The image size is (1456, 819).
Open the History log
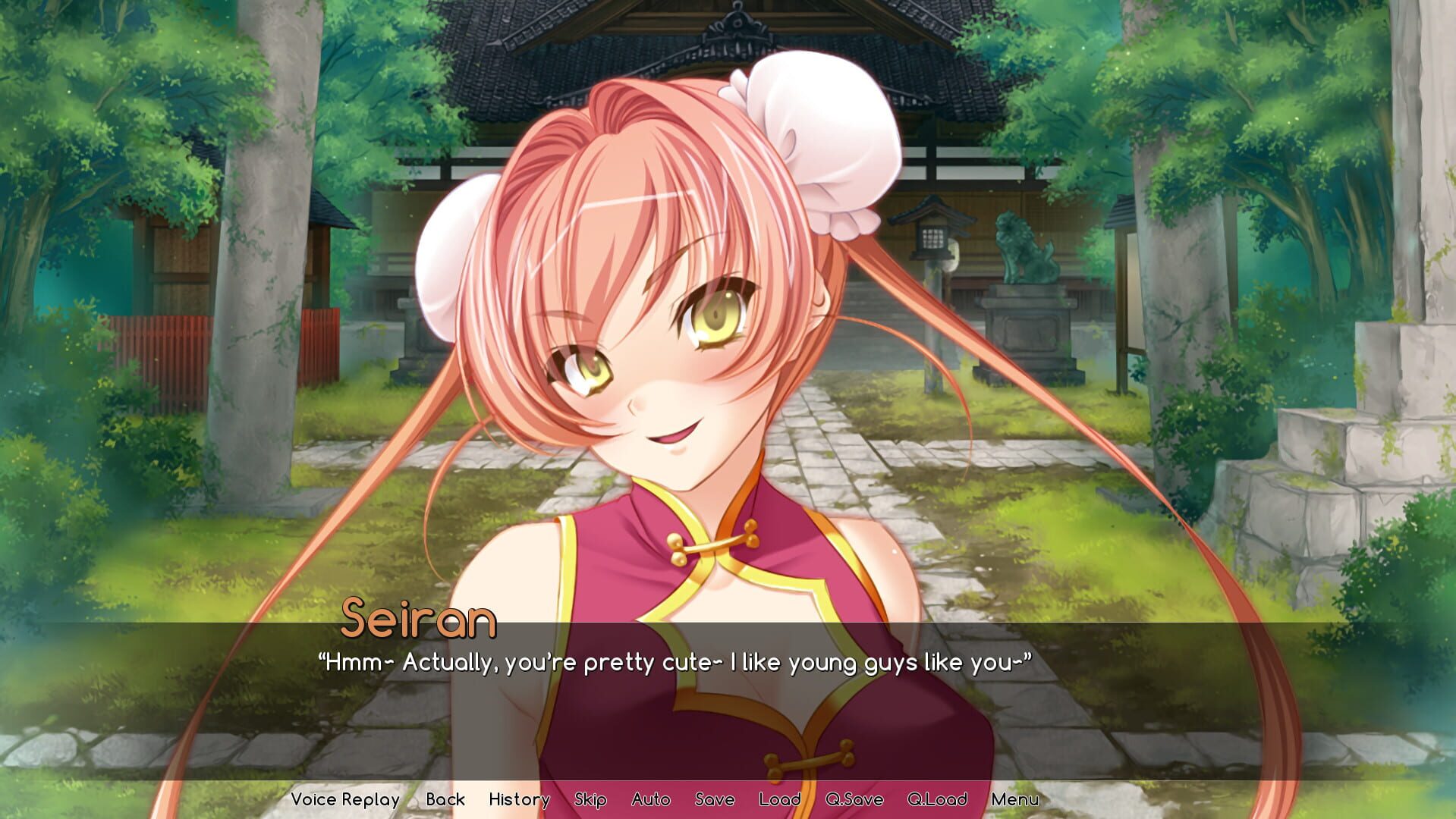(519, 799)
